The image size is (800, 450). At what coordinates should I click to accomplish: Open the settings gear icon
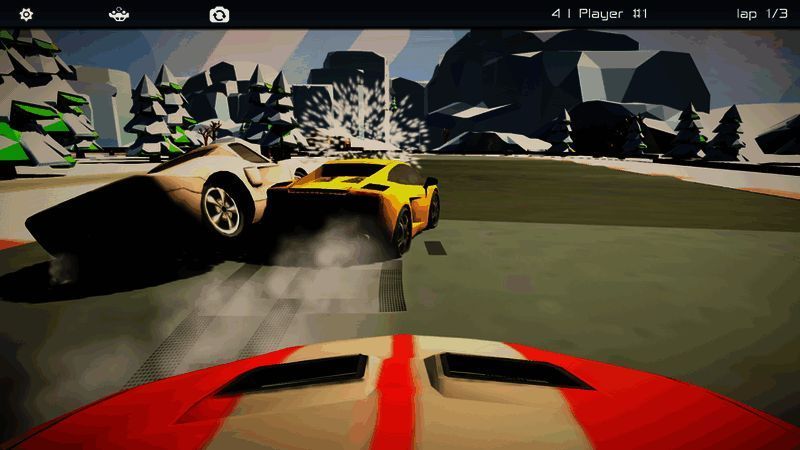coord(27,14)
